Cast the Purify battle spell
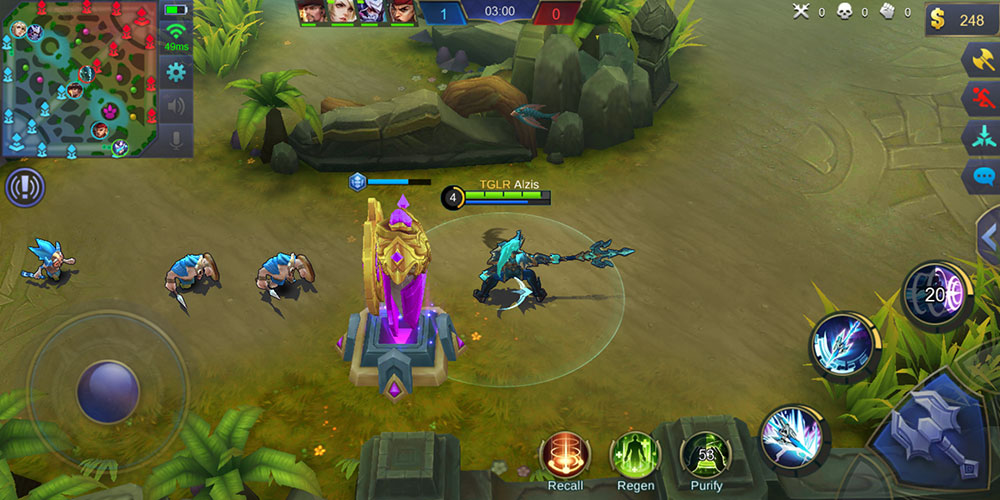Screen dimensions: 1000x500 (x=706, y=455)
